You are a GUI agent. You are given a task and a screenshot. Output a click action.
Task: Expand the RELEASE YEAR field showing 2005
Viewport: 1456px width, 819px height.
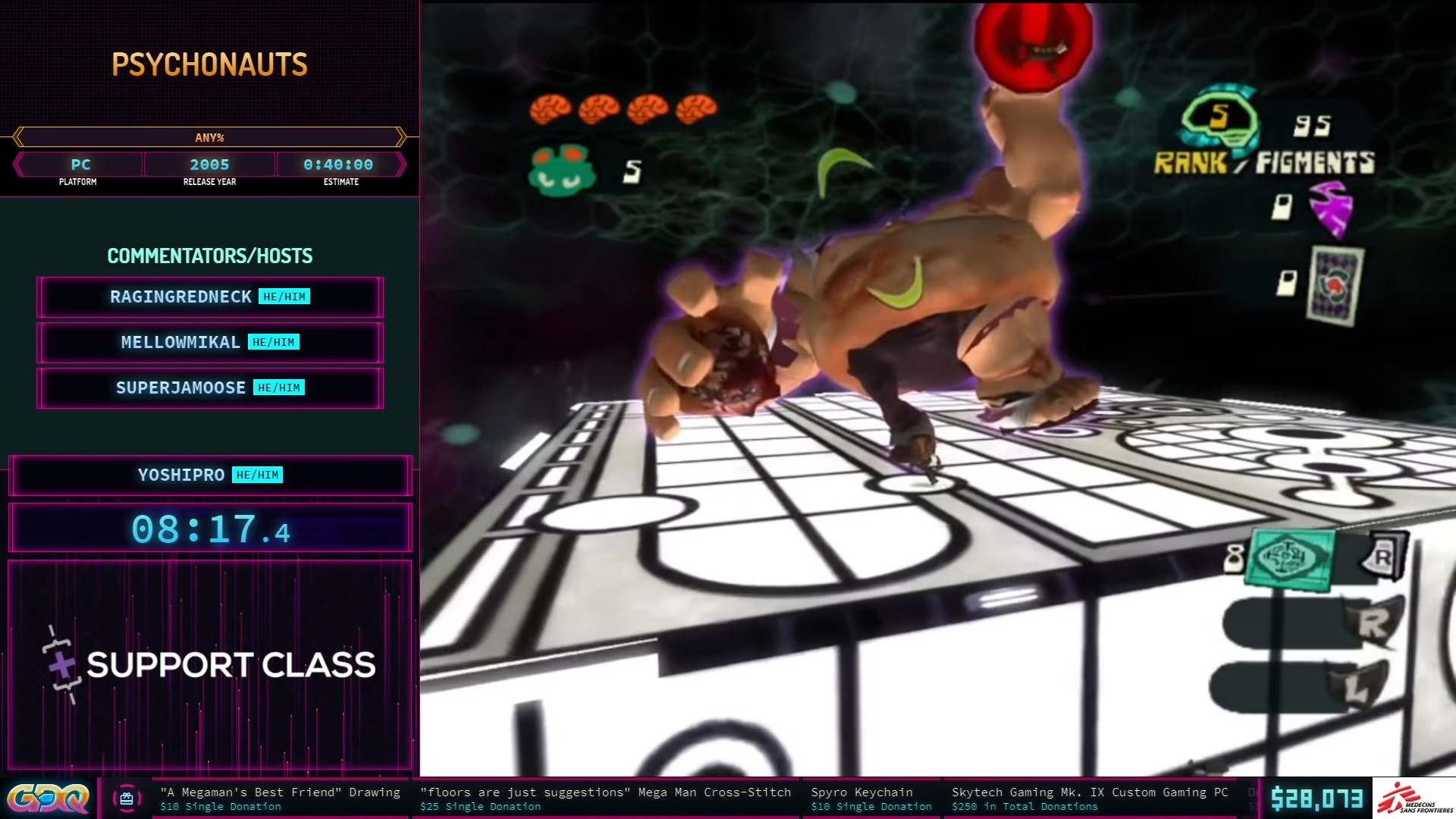[209, 165]
